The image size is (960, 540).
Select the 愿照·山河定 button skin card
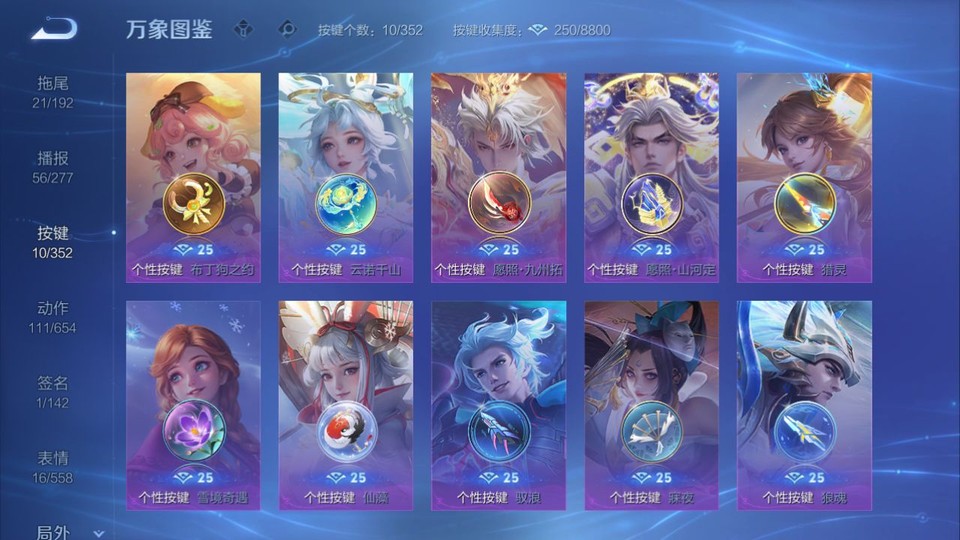pos(651,177)
